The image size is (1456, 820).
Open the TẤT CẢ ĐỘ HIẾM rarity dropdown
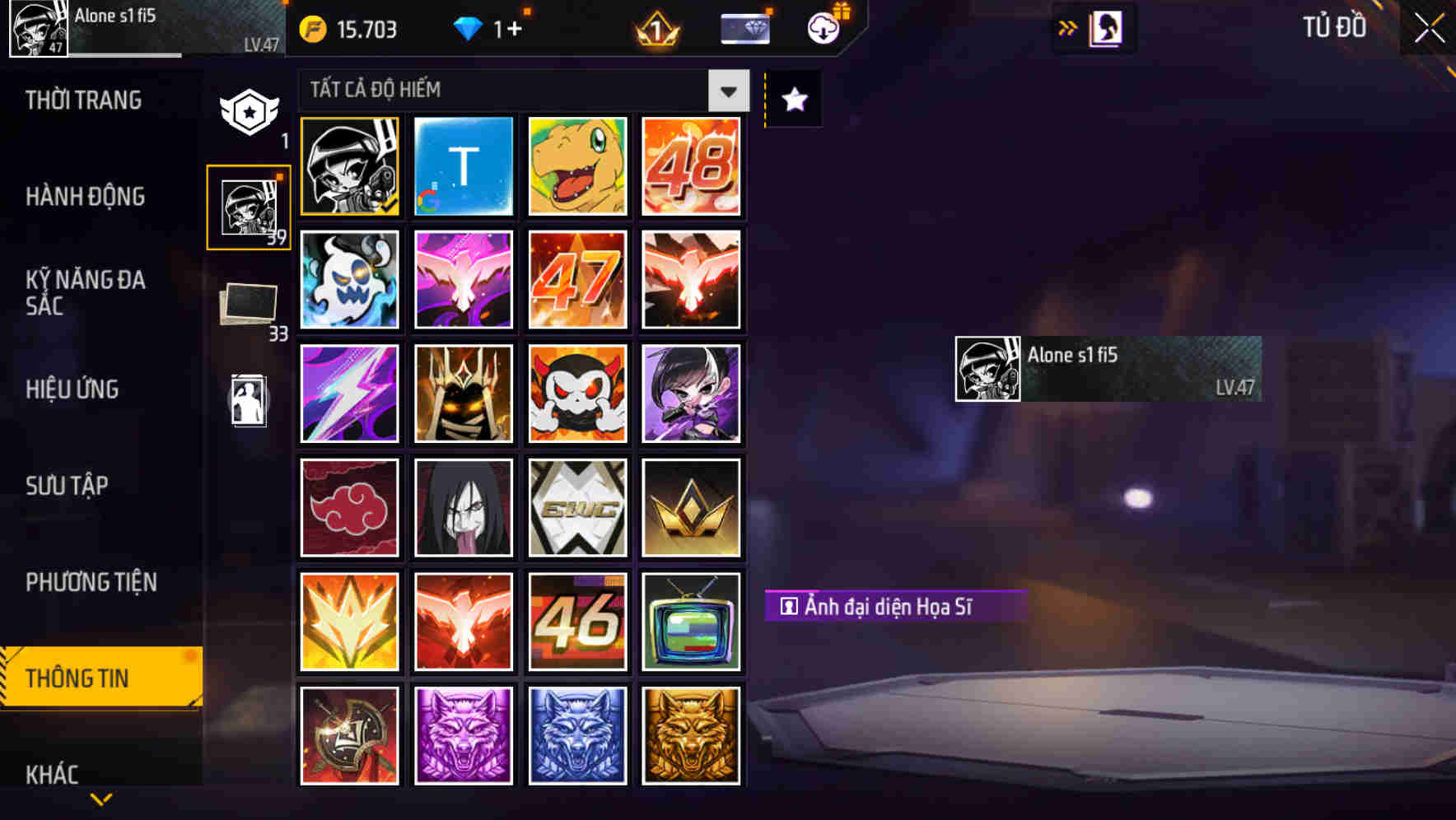tap(502, 91)
